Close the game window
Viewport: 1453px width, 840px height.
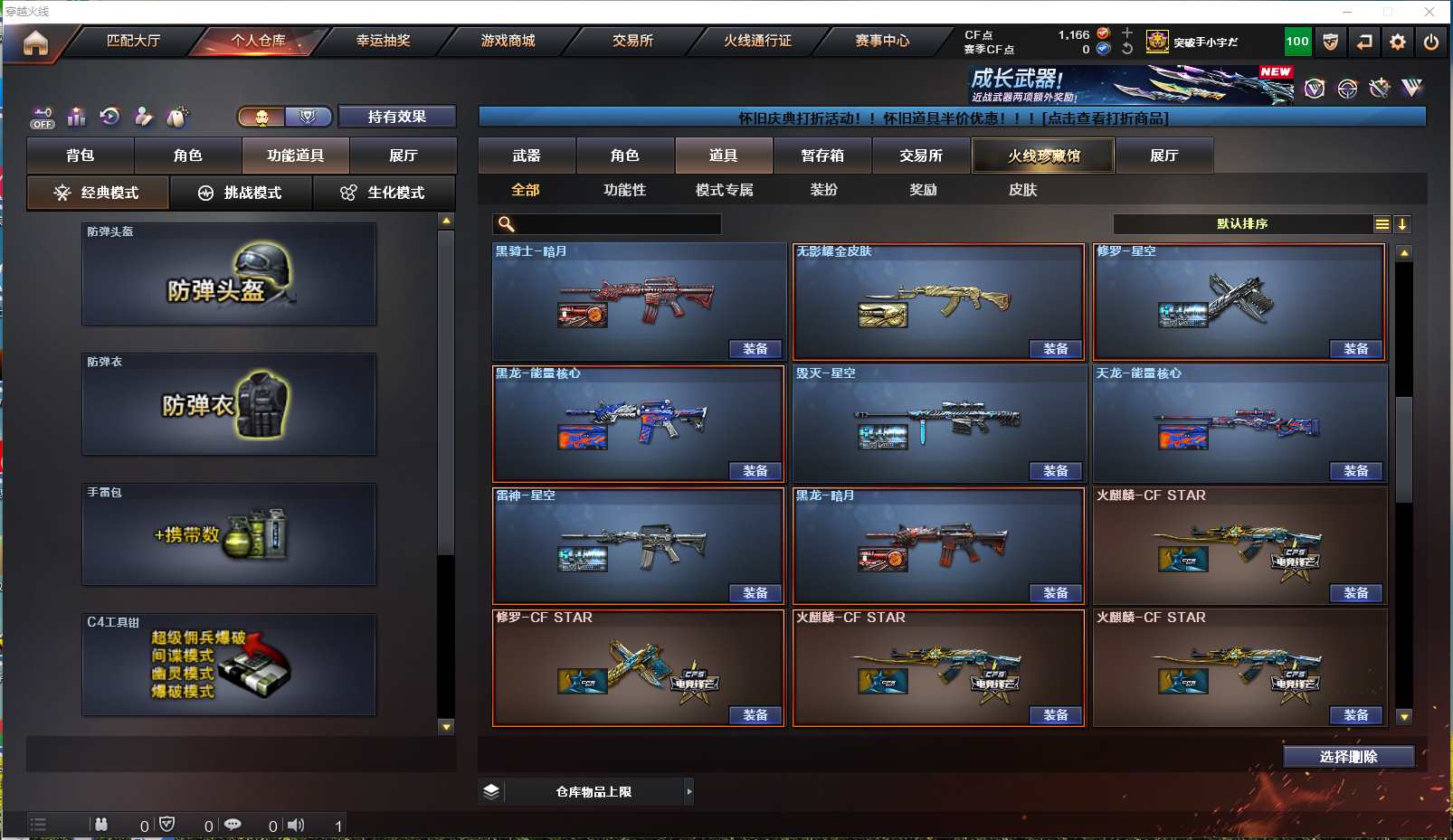(x=1429, y=12)
